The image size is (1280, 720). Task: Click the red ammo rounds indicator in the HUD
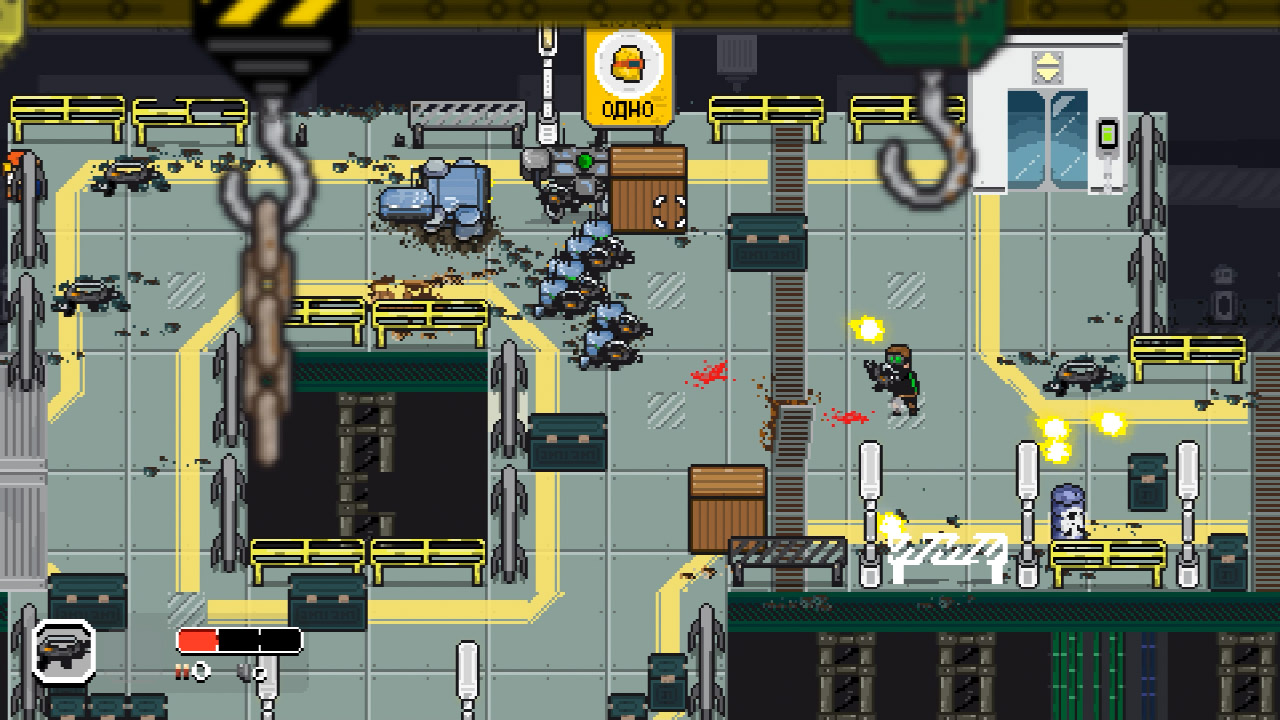point(182,670)
